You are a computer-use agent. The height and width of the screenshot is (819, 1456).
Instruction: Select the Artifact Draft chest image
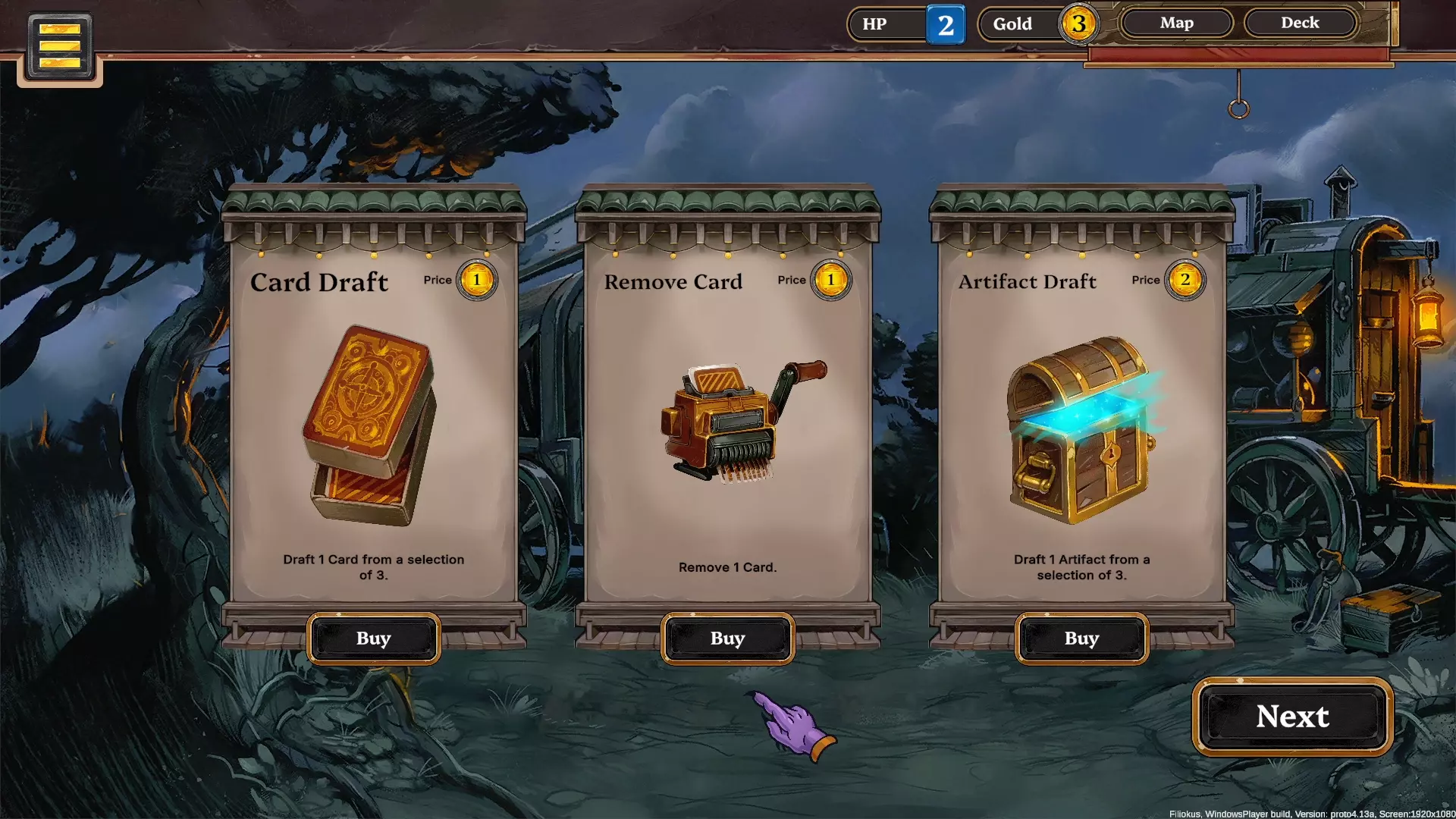pyautogui.click(x=1080, y=429)
